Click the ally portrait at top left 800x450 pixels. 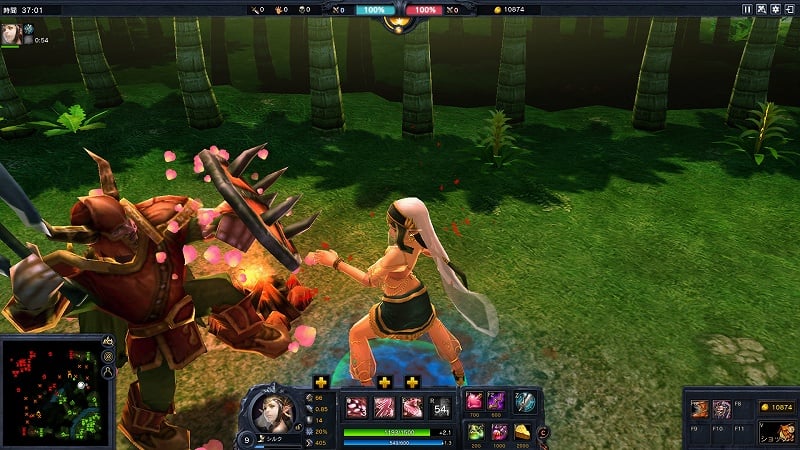[13, 32]
